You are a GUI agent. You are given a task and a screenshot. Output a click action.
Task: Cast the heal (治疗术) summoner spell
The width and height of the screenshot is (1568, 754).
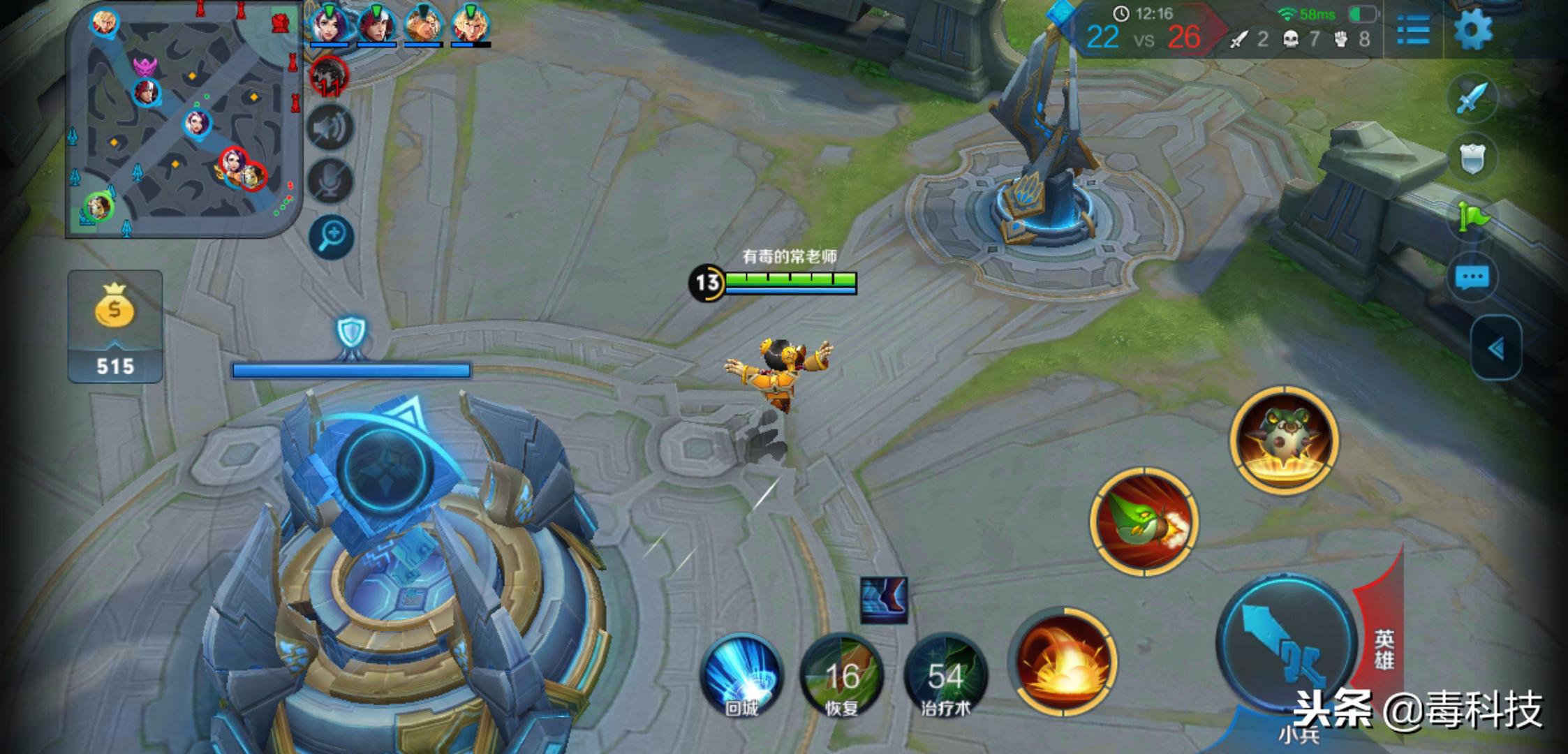945,675
